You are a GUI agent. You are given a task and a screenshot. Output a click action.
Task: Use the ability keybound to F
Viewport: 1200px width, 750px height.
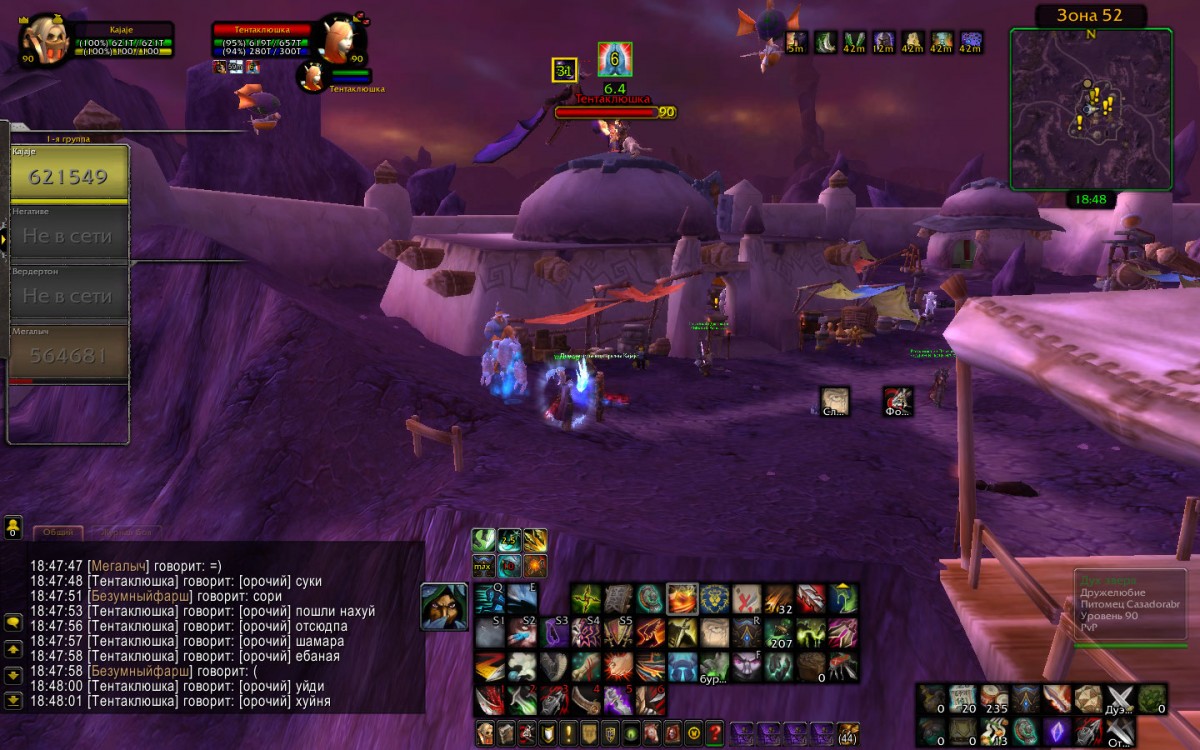pos(748,666)
